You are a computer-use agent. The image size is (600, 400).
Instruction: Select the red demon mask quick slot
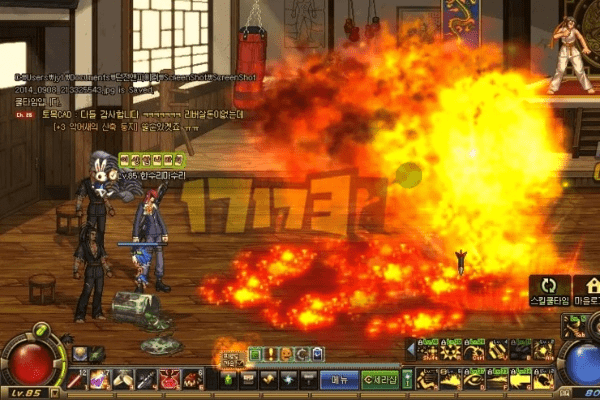pyautogui.click(x=168, y=379)
